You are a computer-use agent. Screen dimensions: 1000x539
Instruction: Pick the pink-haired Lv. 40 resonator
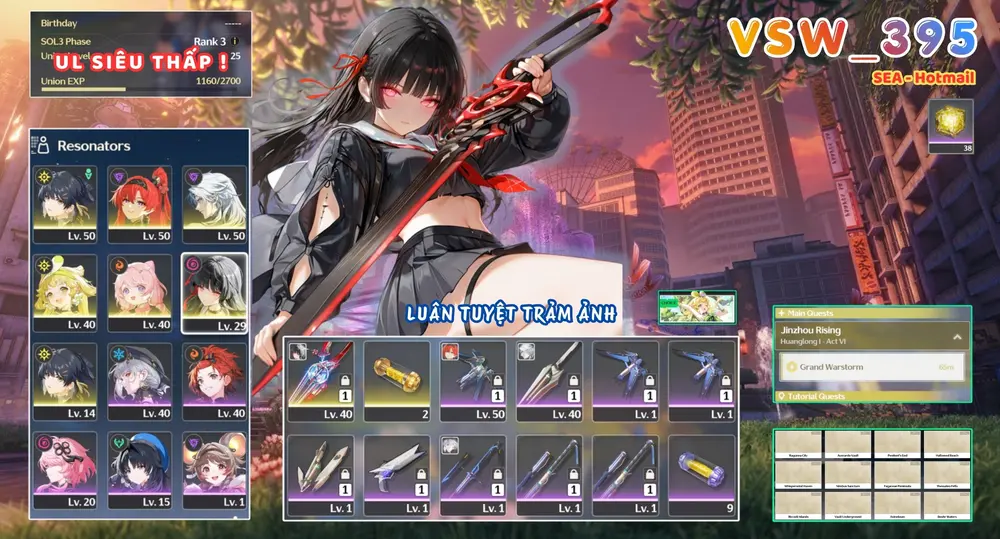(x=140, y=292)
